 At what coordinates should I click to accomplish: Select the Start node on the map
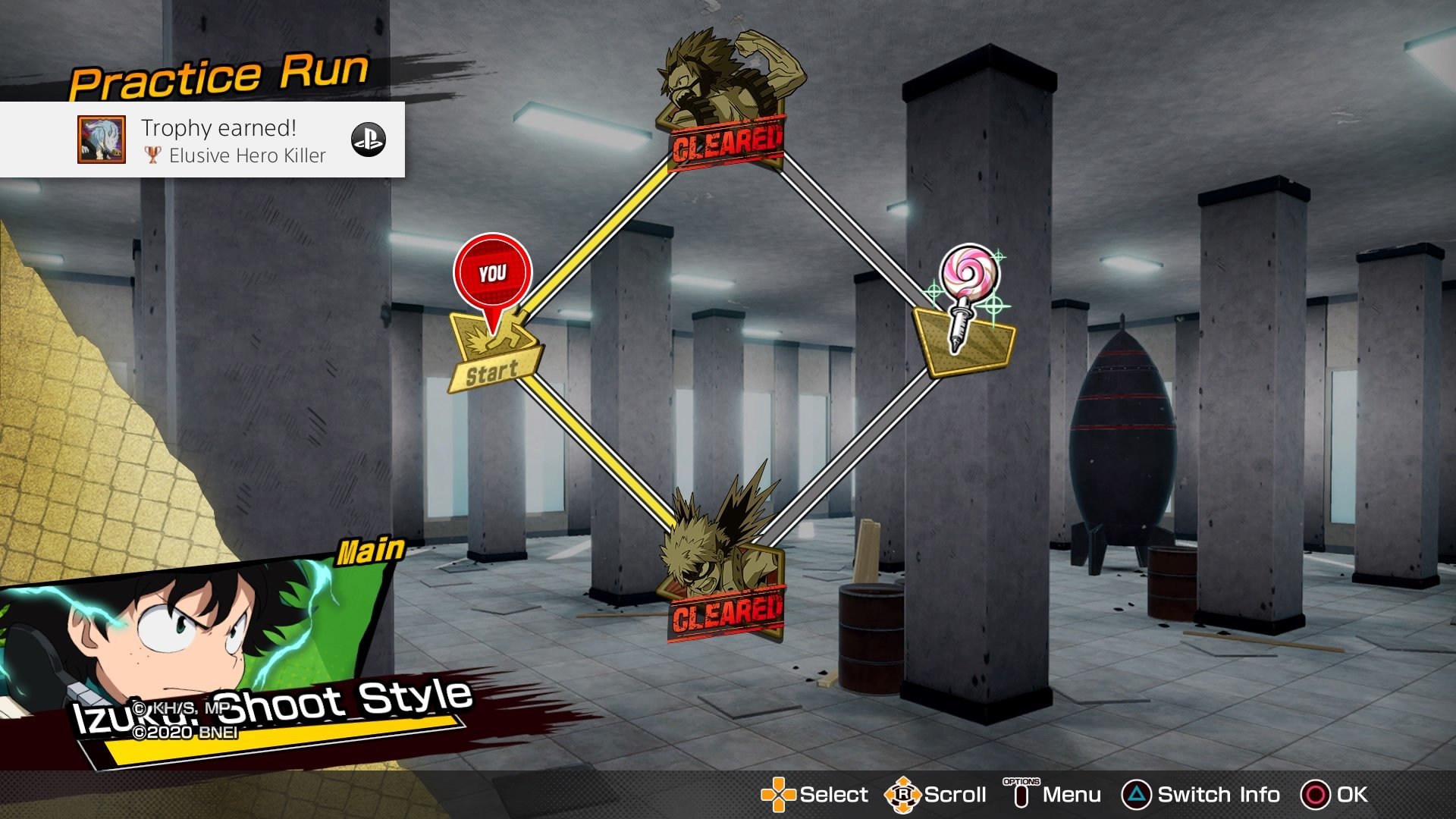click(x=494, y=354)
